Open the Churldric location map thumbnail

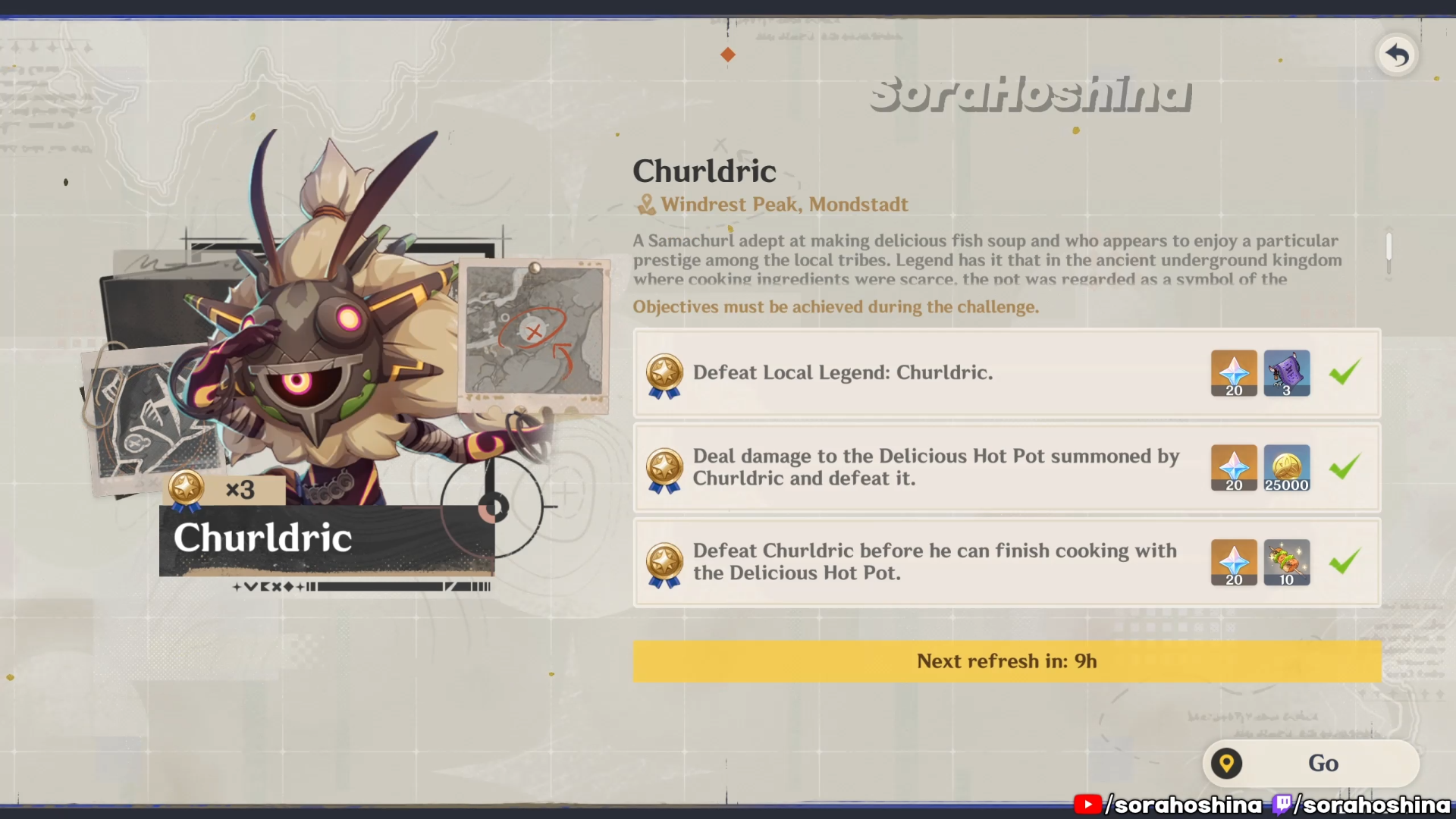click(534, 334)
